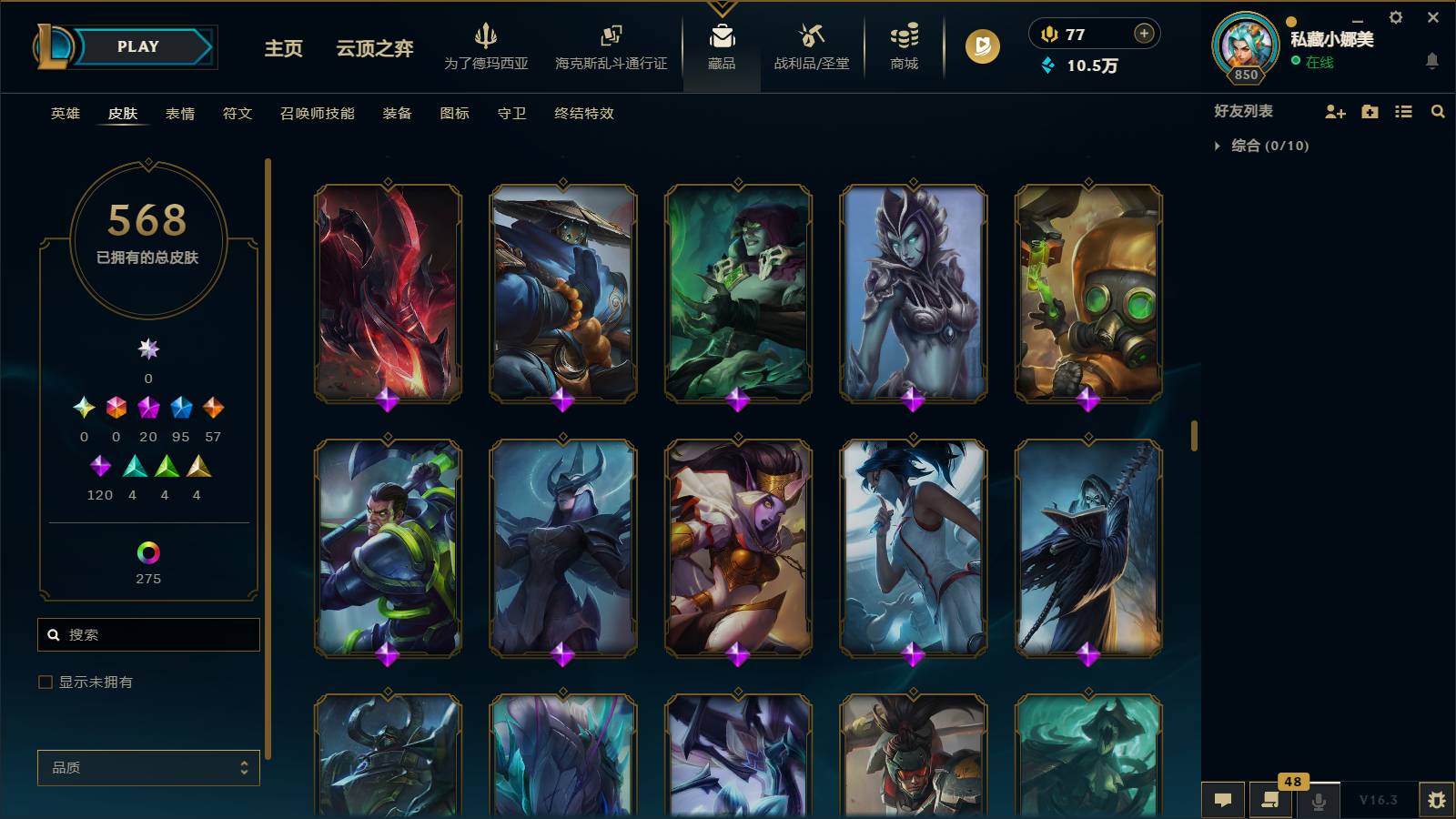
Task: Toggle the 显示未拥有 checkbox
Action: click(x=44, y=681)
